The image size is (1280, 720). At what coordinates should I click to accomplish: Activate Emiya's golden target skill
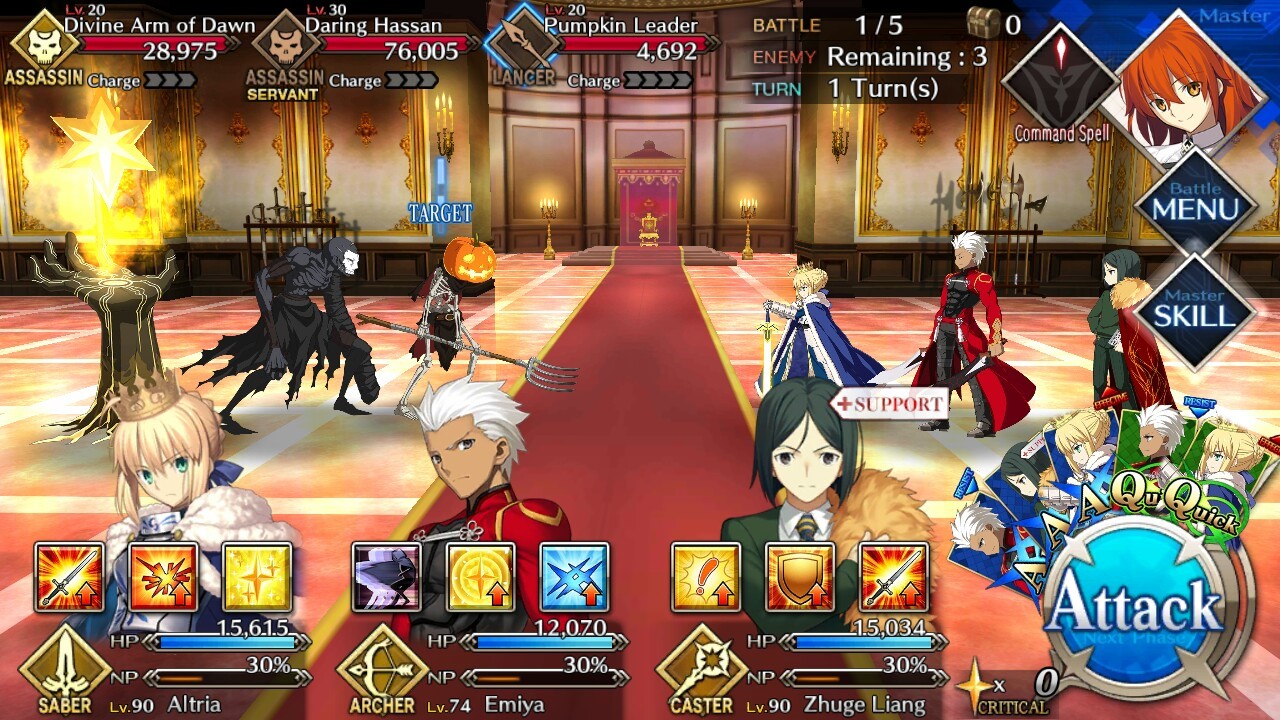(480, 577)
